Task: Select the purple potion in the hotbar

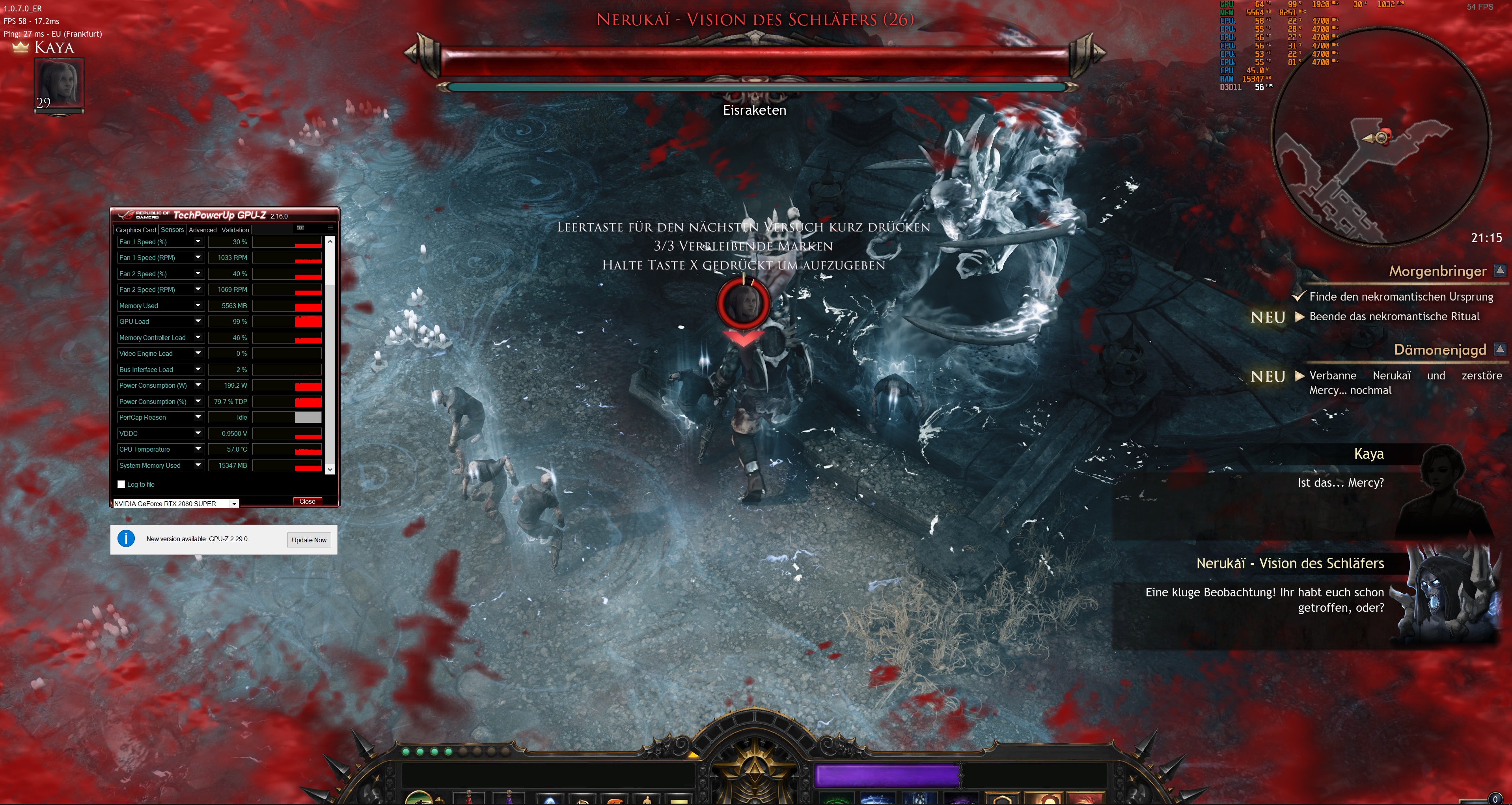Action: click(x=509, y=799)
